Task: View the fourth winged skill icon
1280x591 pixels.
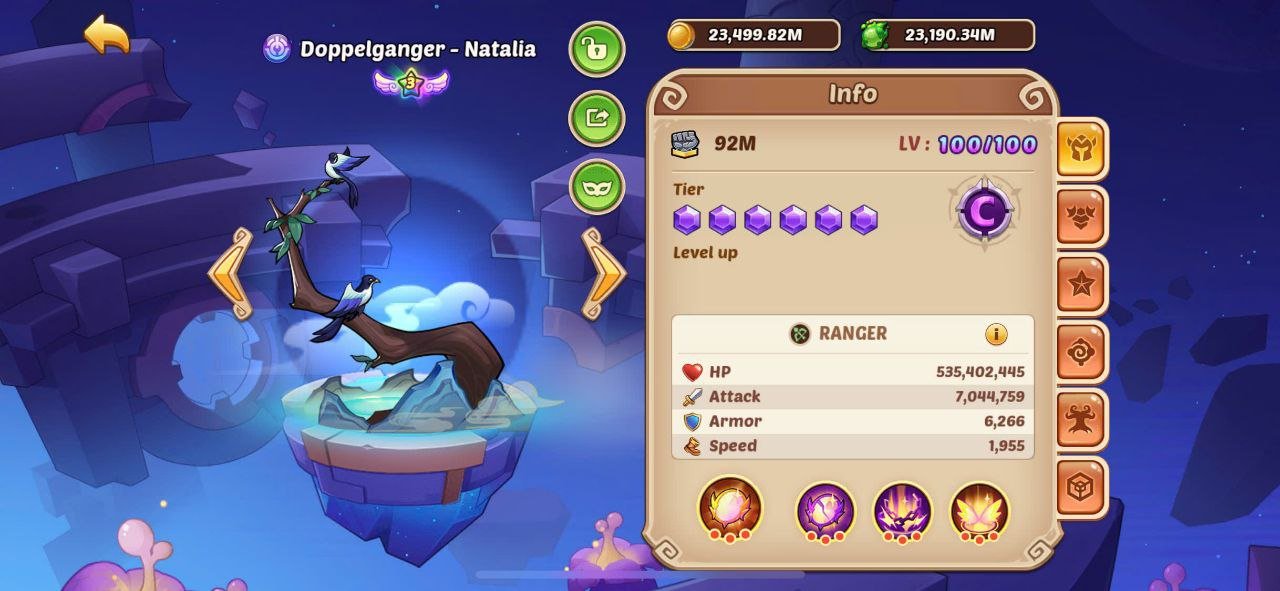Action: (x=979, y=511)
